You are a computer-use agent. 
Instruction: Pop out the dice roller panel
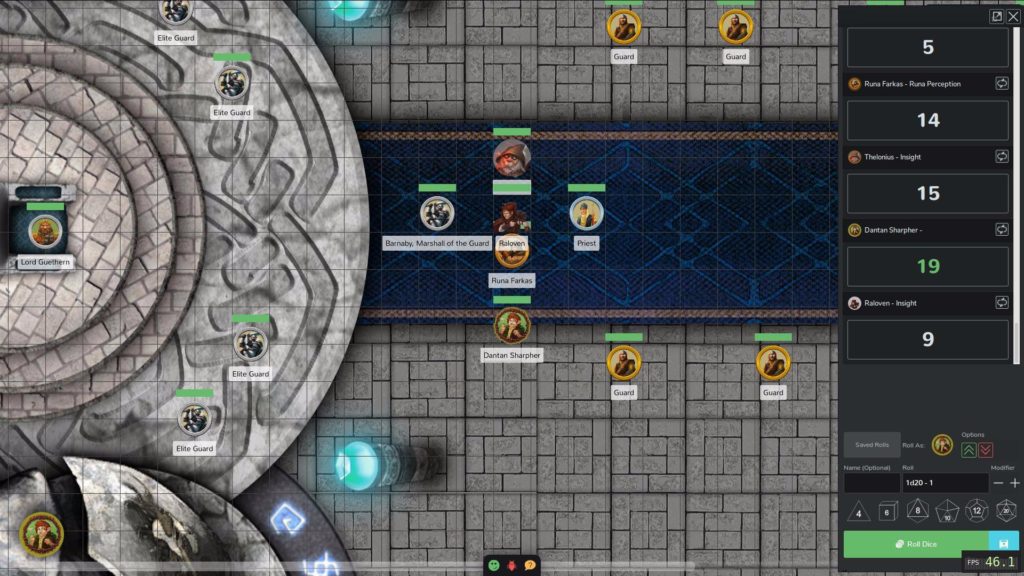(x=996, y=16)
